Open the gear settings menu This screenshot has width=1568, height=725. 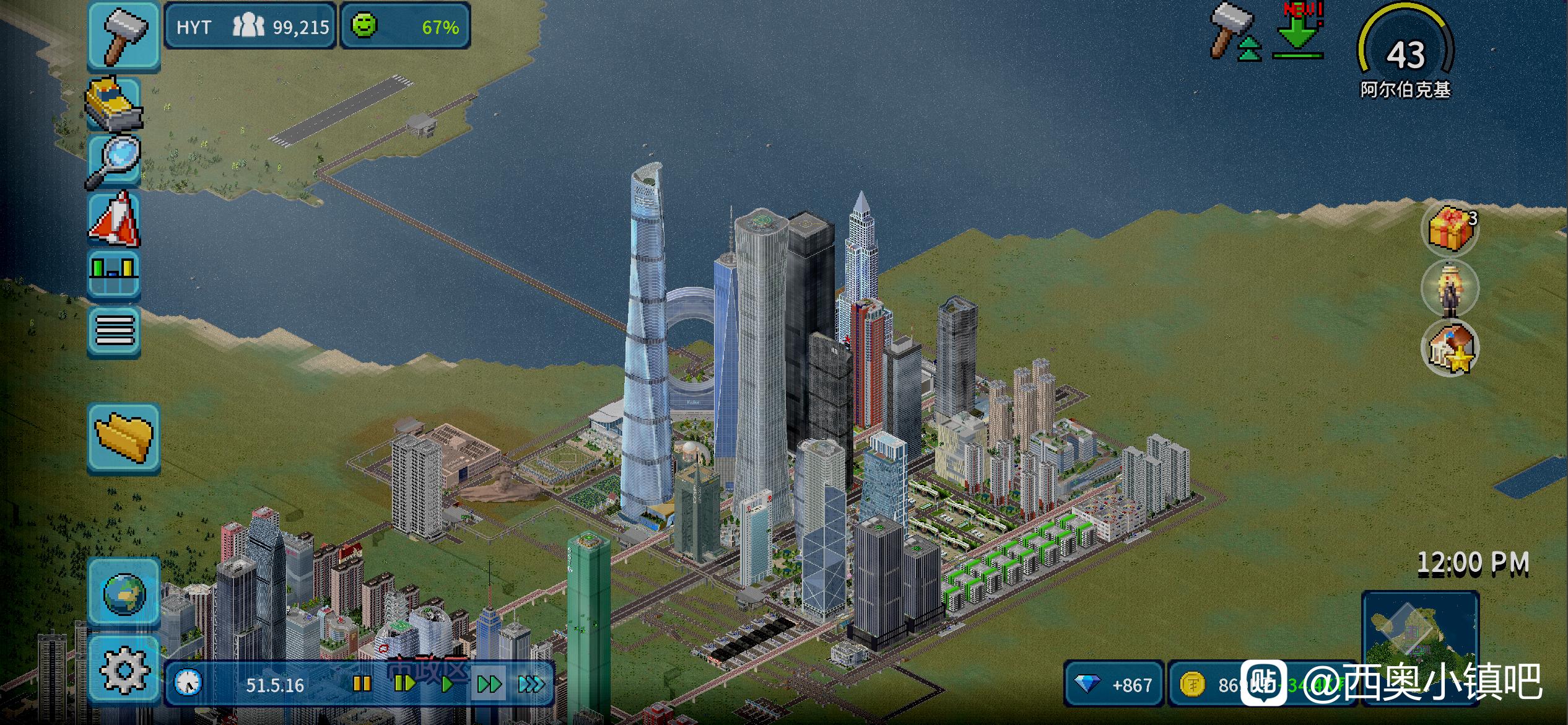[x=124, y=670]
